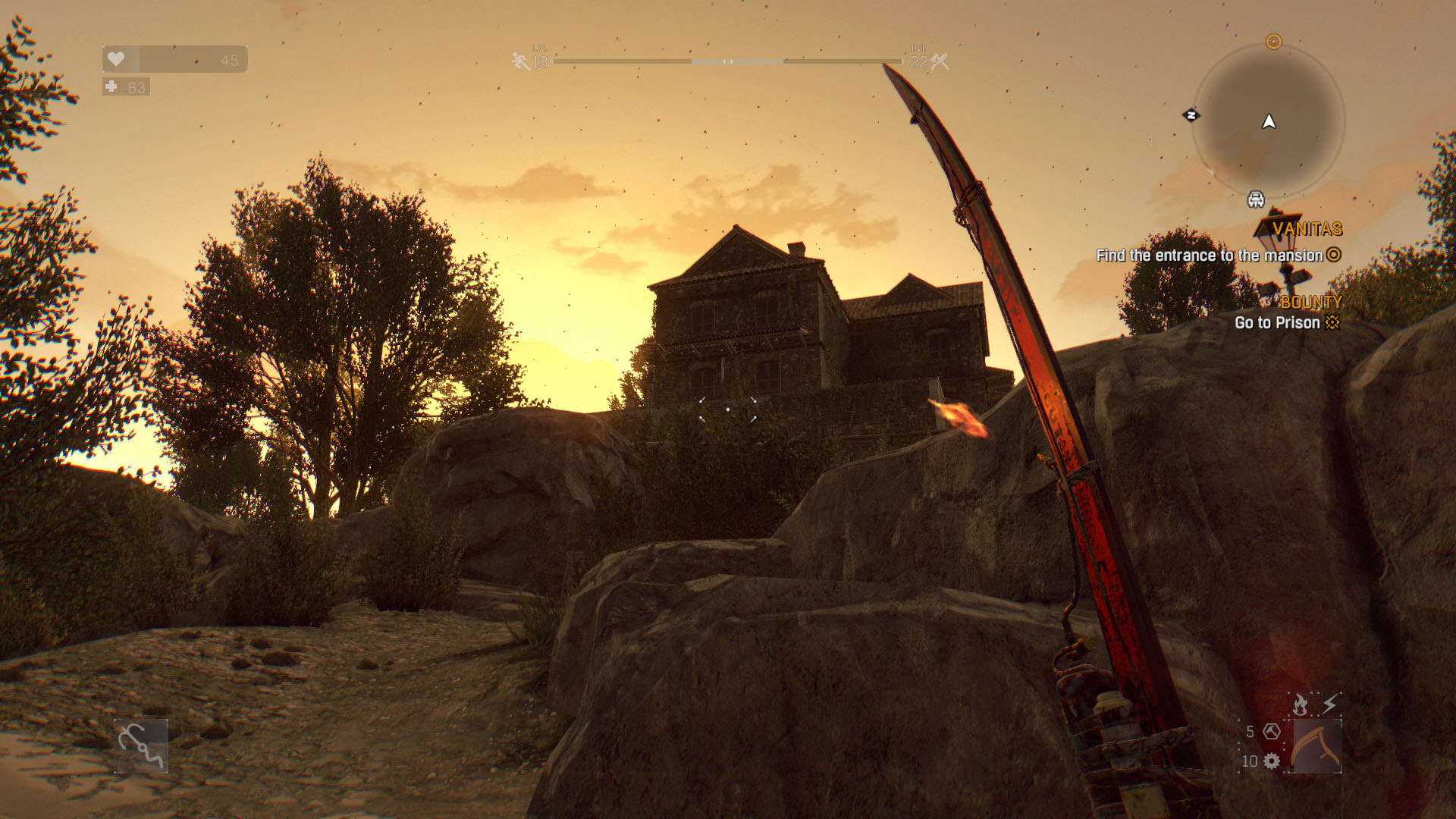The height and width of the screenshot is (819, 1456).
Task: Click the medkit count icon
Action: pos(111,87)
